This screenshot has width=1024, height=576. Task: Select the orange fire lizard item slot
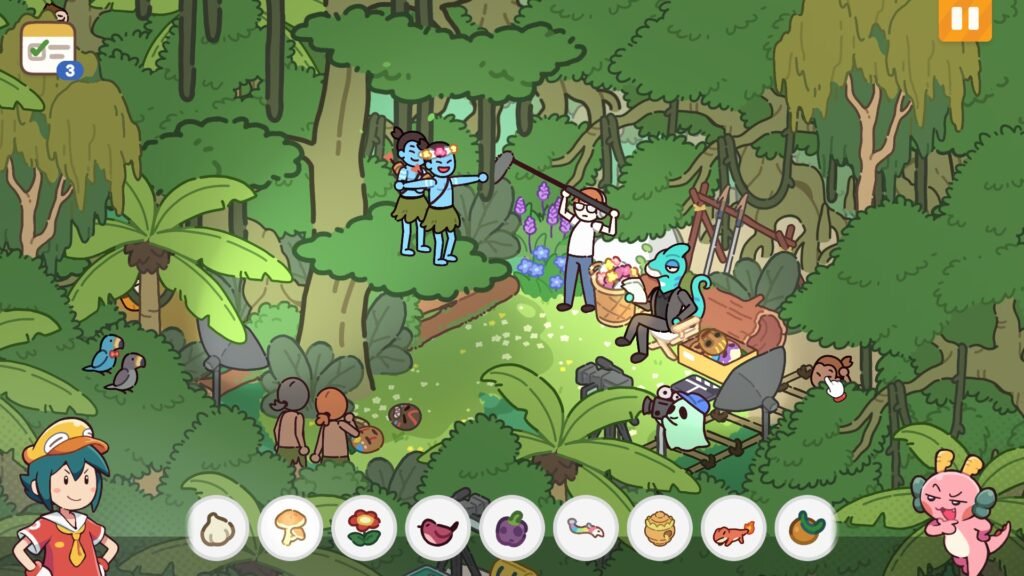coord(733,528)
